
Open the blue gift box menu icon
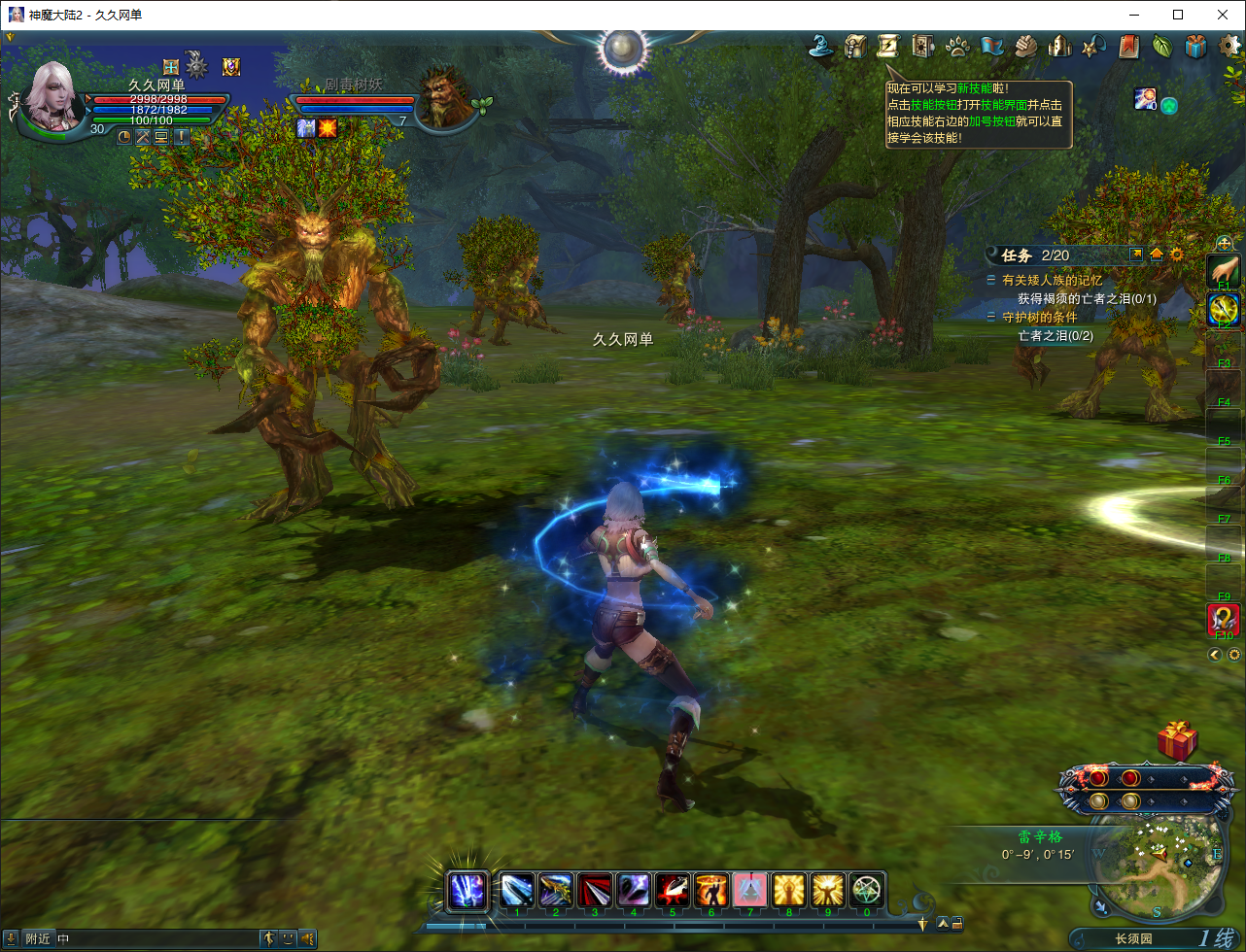click(1195, 46)
